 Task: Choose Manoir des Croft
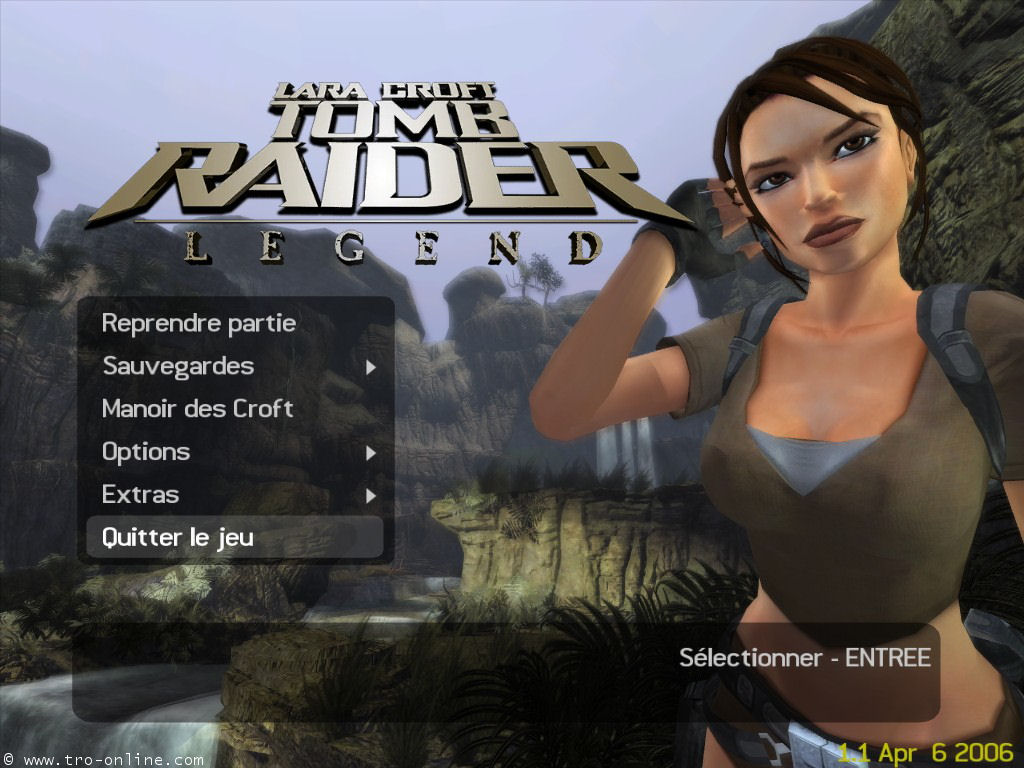click(x=197, y=409)
